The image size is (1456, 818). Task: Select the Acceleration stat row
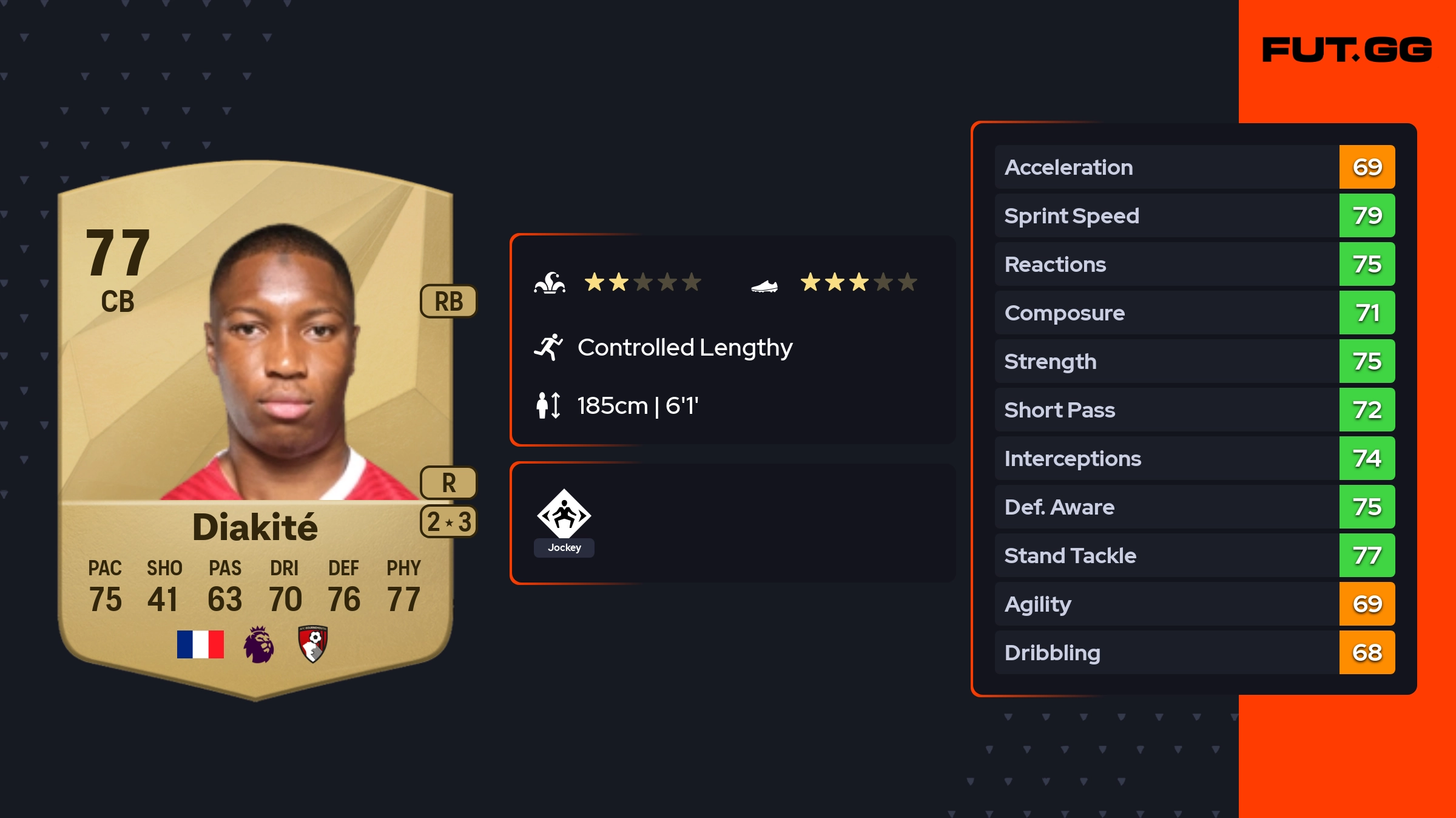click(x=1194, y=167)
